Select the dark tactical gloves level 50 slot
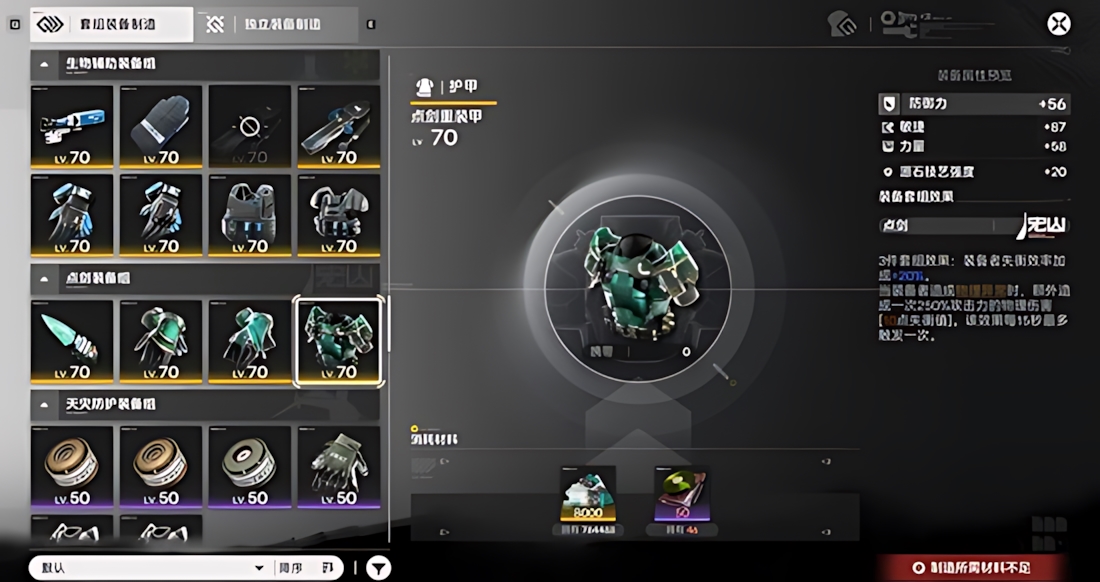The image size is (1100, 582). [x=339, y=468]
